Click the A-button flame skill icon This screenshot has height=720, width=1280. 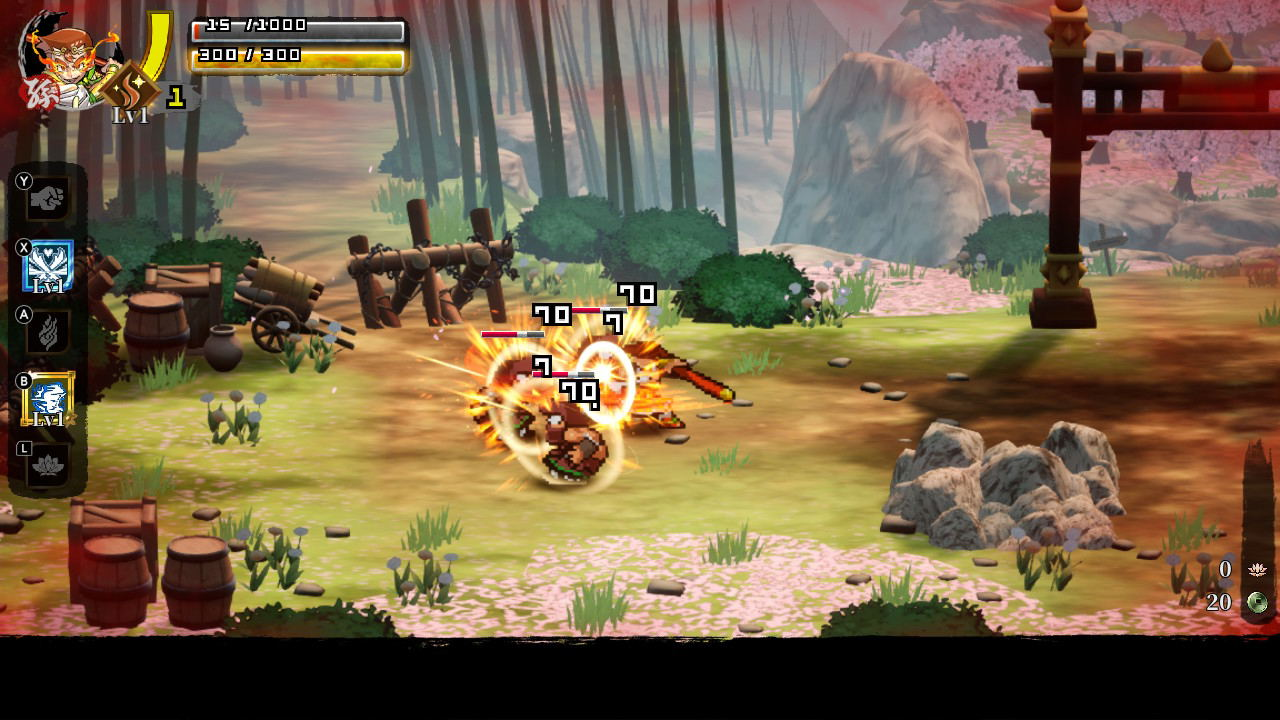pyautogui.click(x=48, y=331)
